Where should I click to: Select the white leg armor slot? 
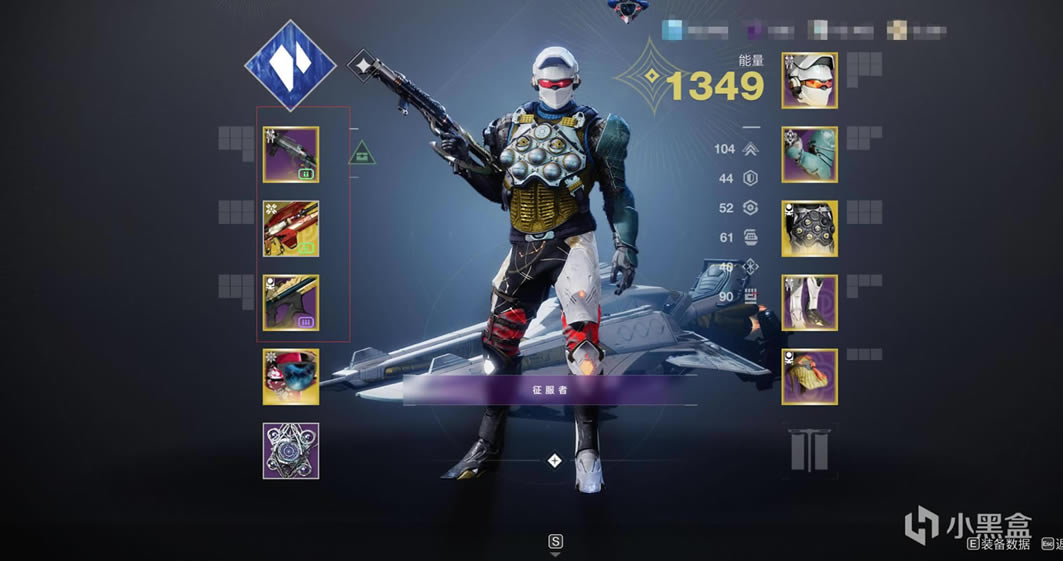(x=809, y=303)
